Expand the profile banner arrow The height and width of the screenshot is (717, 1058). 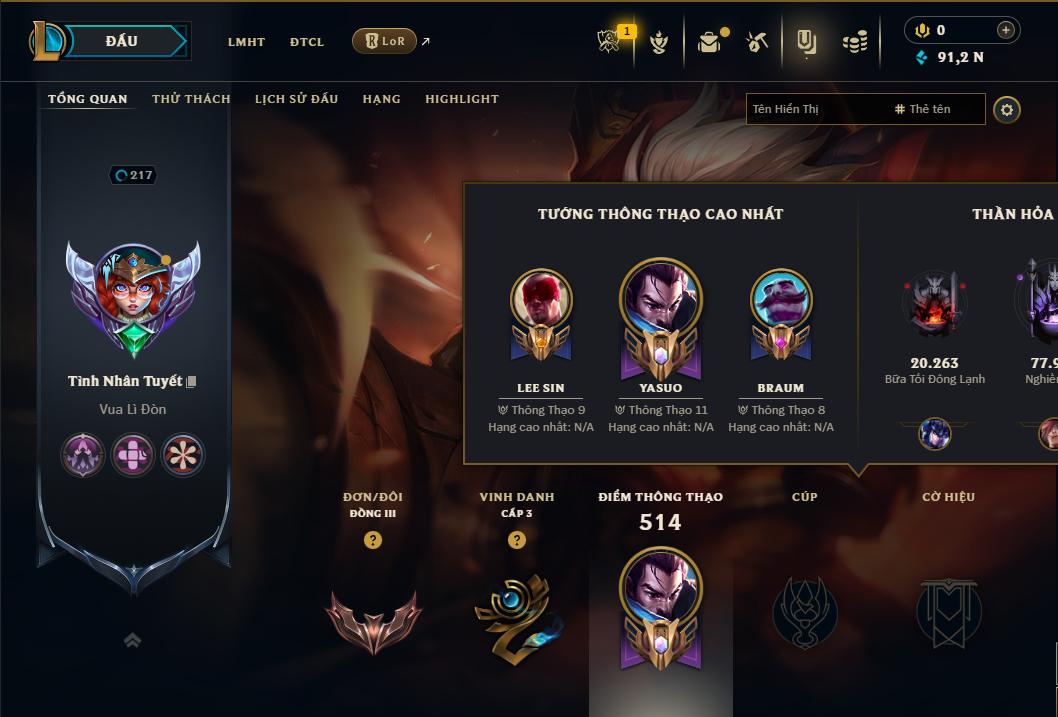pos(132,640)
